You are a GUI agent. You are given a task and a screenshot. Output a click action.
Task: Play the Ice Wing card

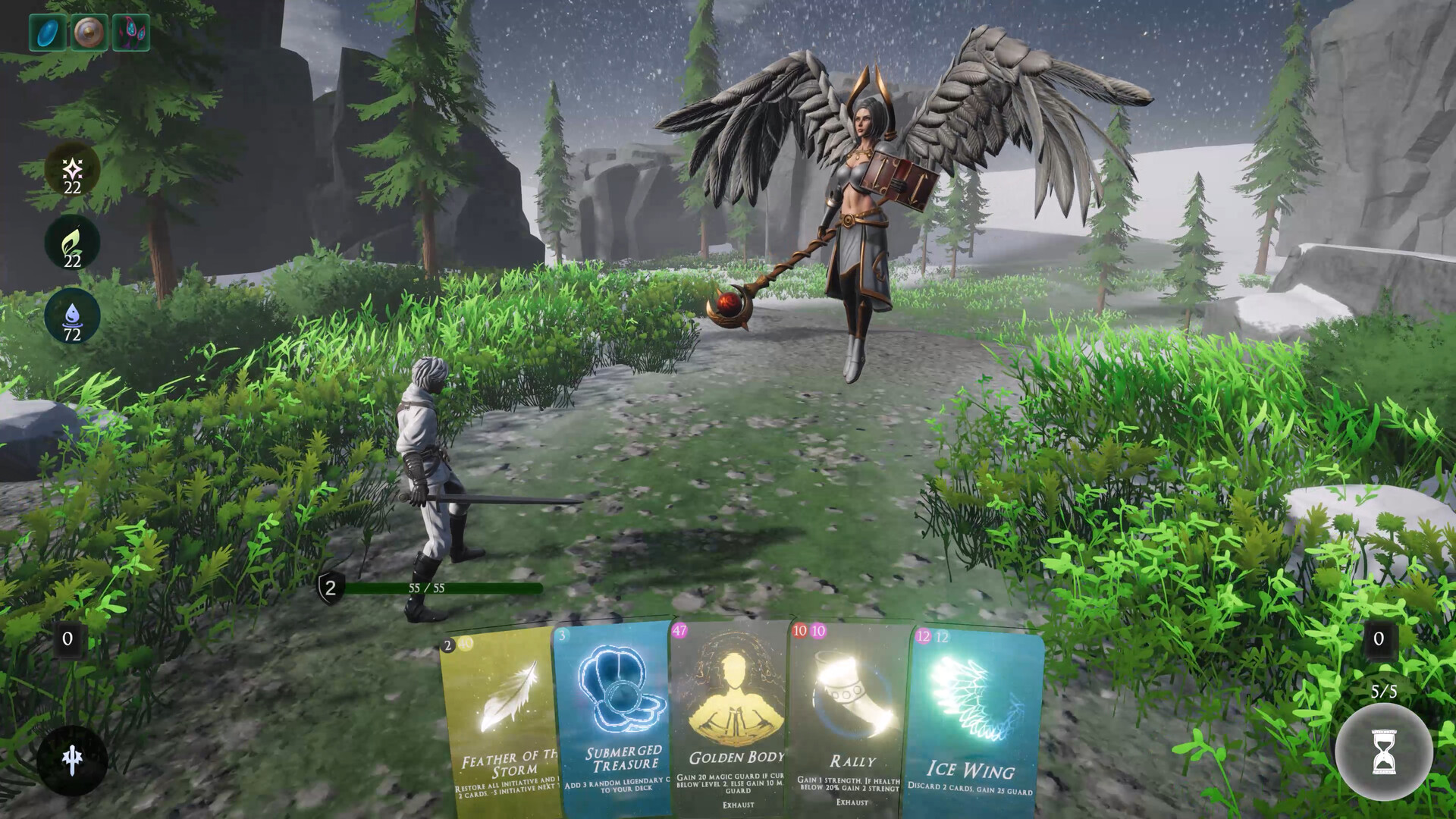974,720
